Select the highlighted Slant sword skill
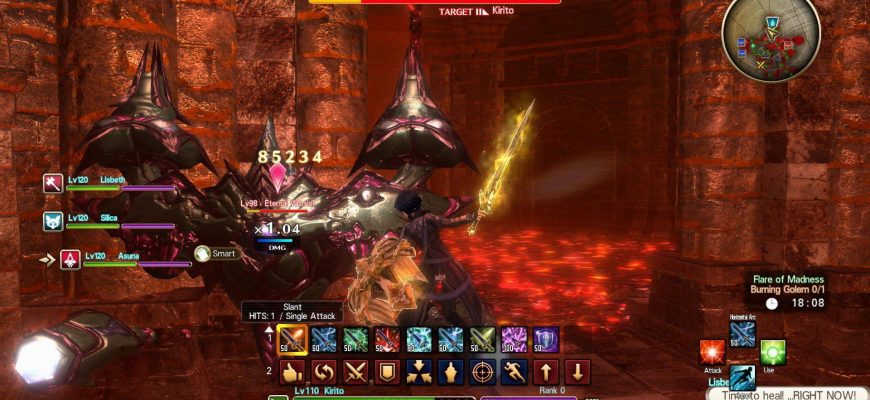Viewport: 870px width, 400px height. [292, 340]
